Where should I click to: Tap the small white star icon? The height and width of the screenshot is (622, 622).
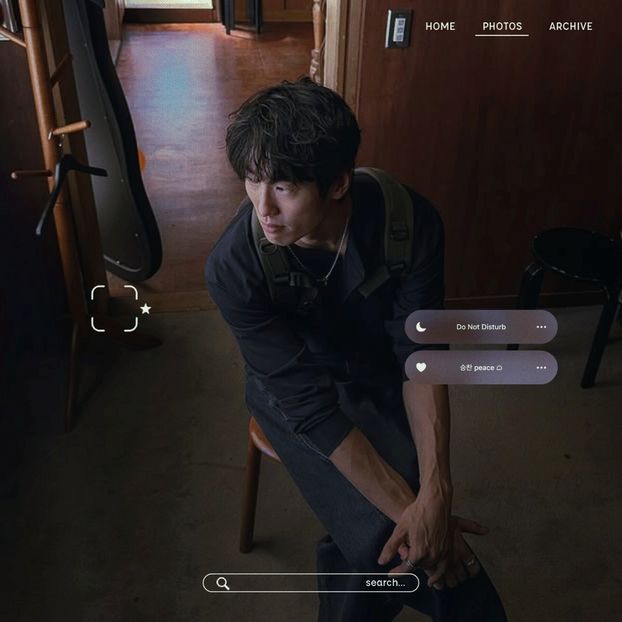click(145, 309)
